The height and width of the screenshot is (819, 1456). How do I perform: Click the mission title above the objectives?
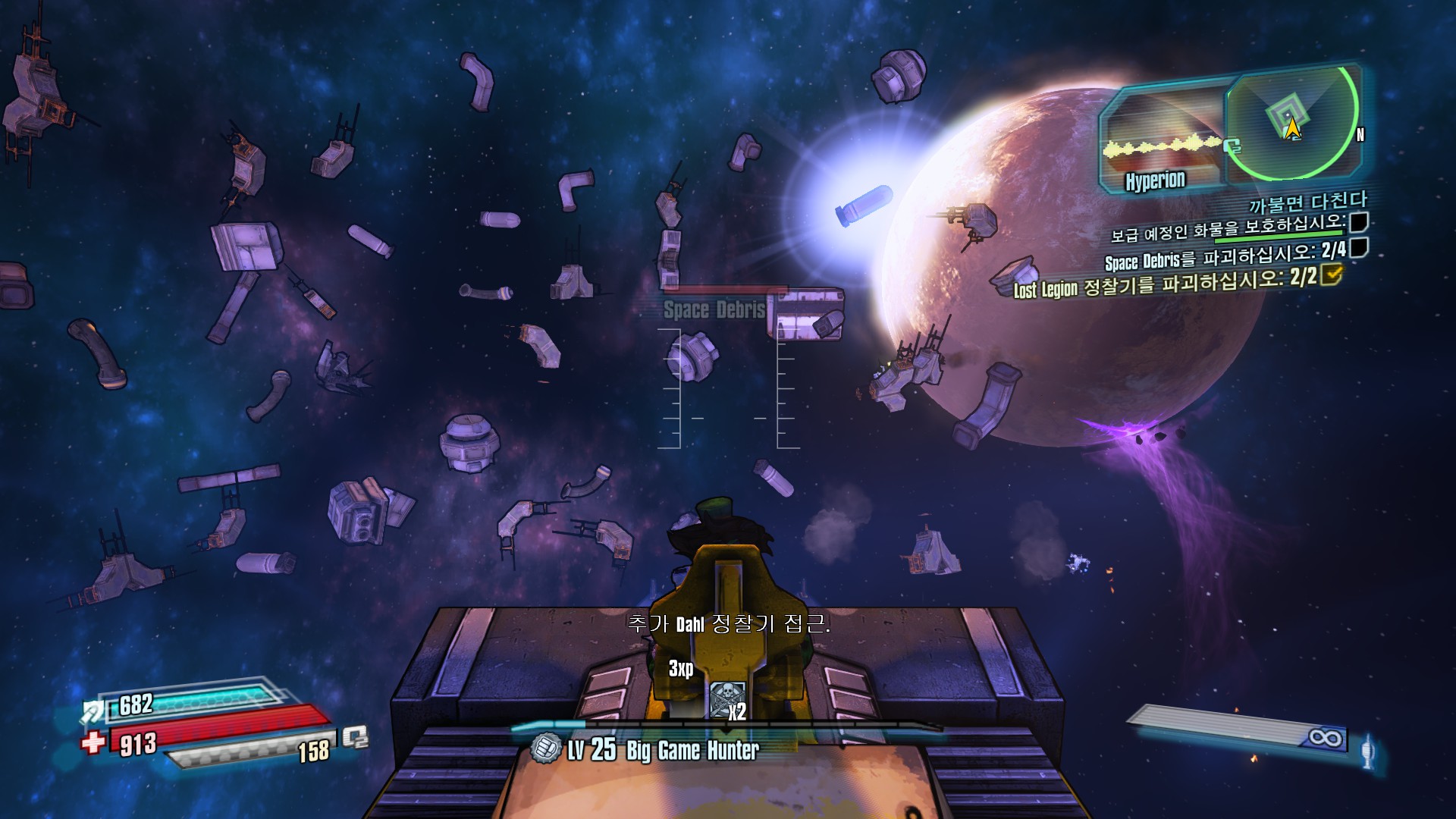click(1307, 202)
